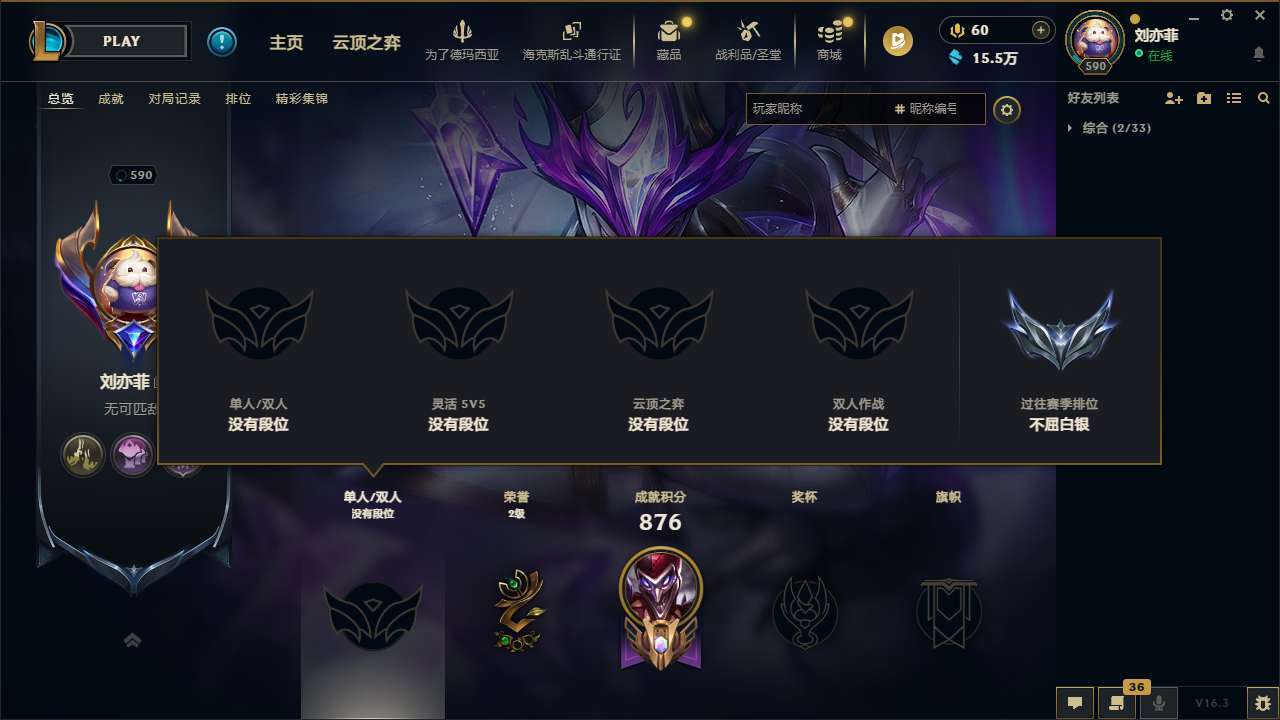Open the 藏品 collection page

click(669, 42)
